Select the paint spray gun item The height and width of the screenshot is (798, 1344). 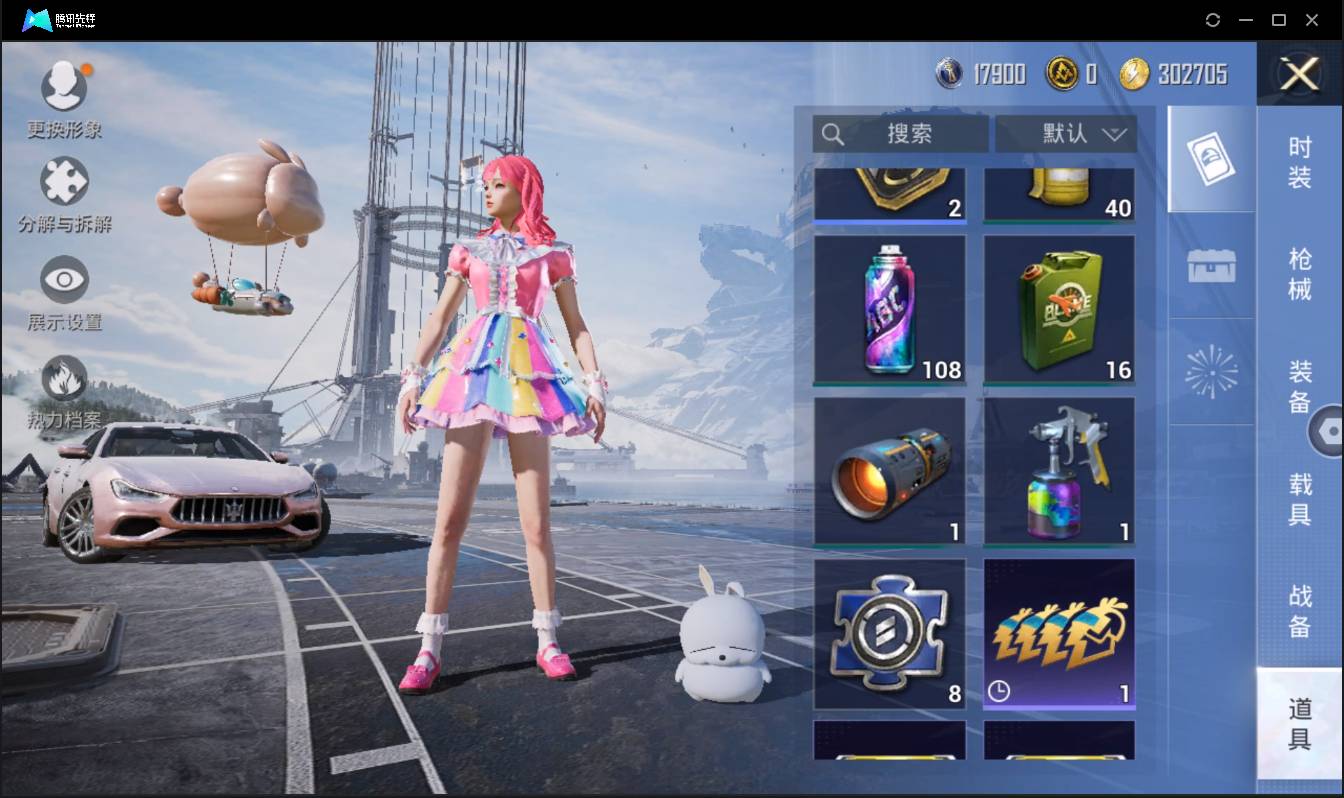[1059, 472]
